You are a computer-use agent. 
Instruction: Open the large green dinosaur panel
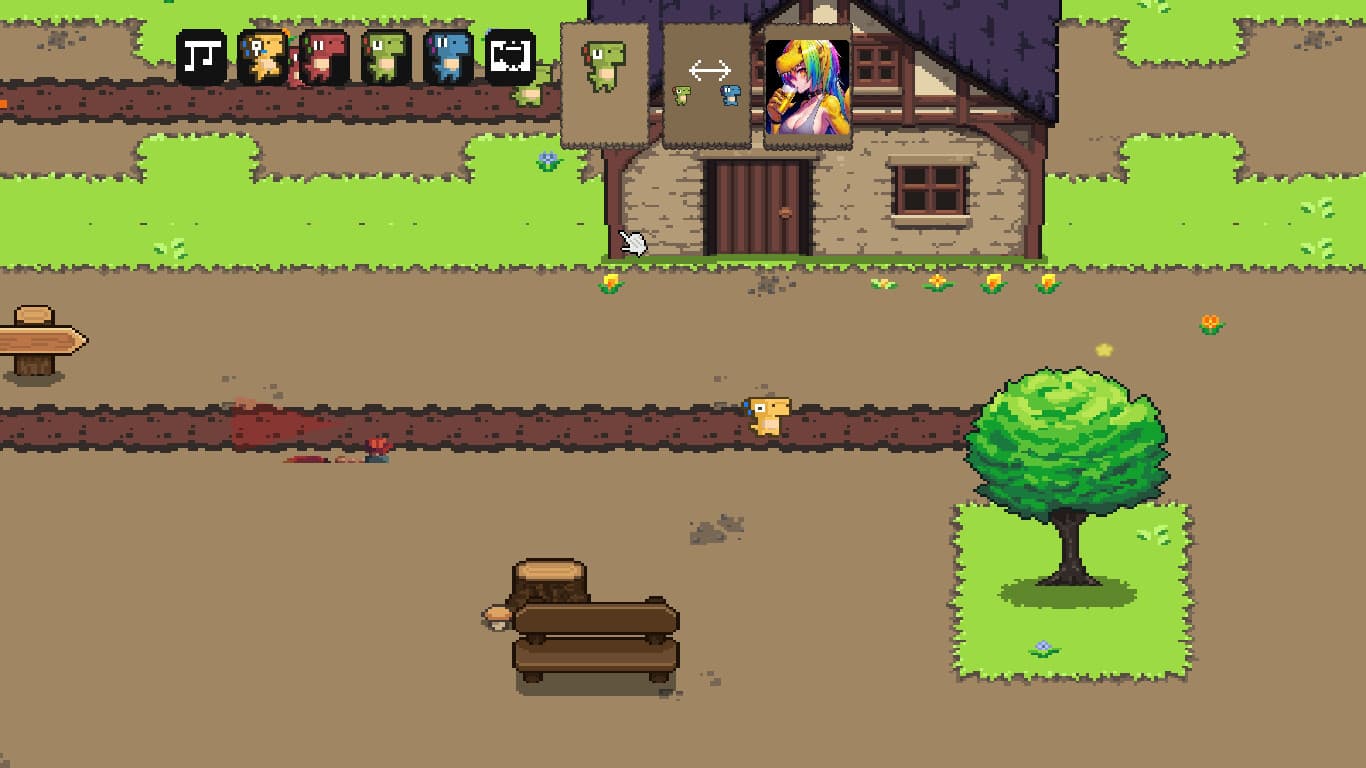click(x=604, y=85)
